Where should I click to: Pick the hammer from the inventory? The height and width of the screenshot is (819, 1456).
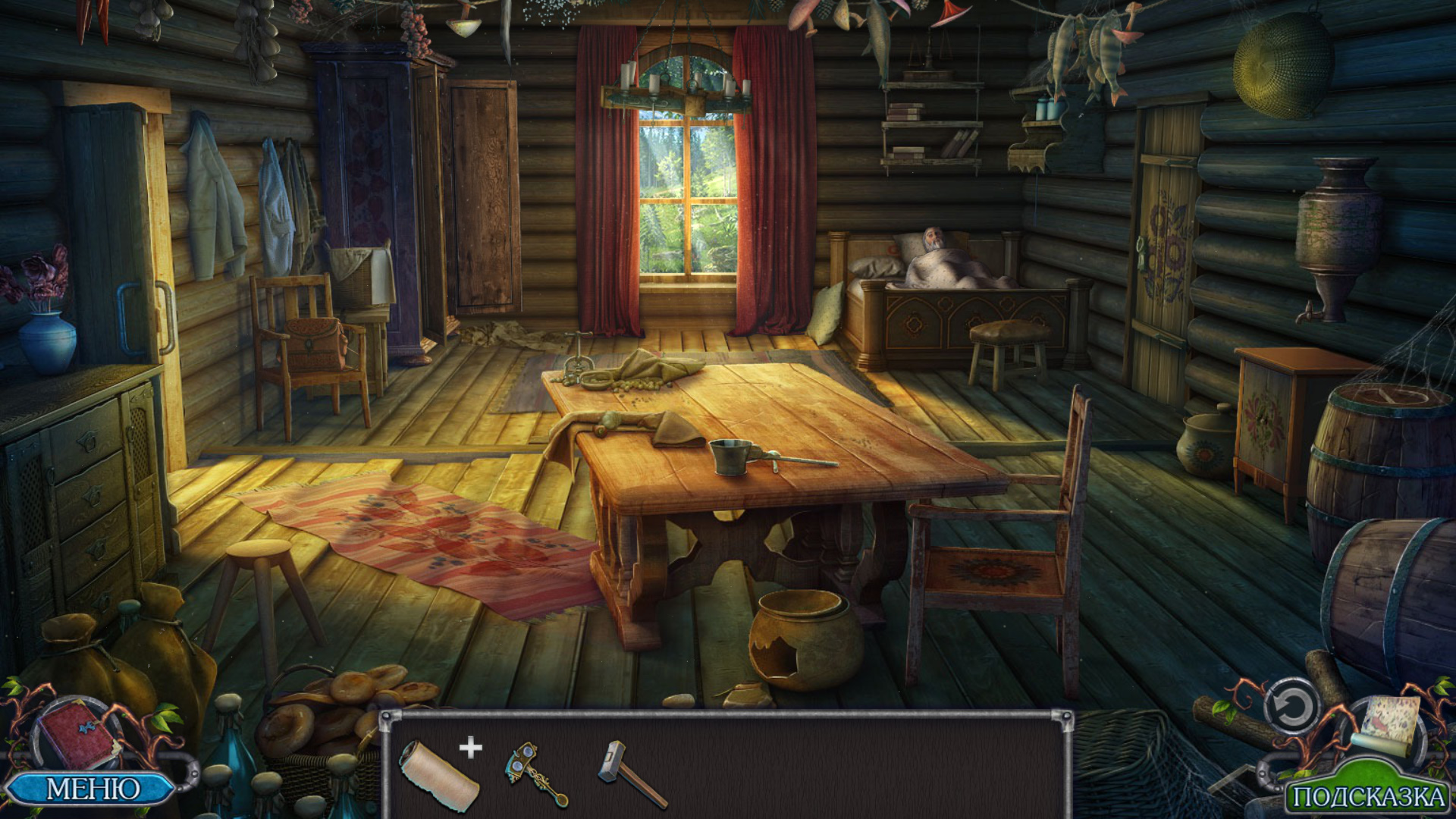[x=631, y=774]
